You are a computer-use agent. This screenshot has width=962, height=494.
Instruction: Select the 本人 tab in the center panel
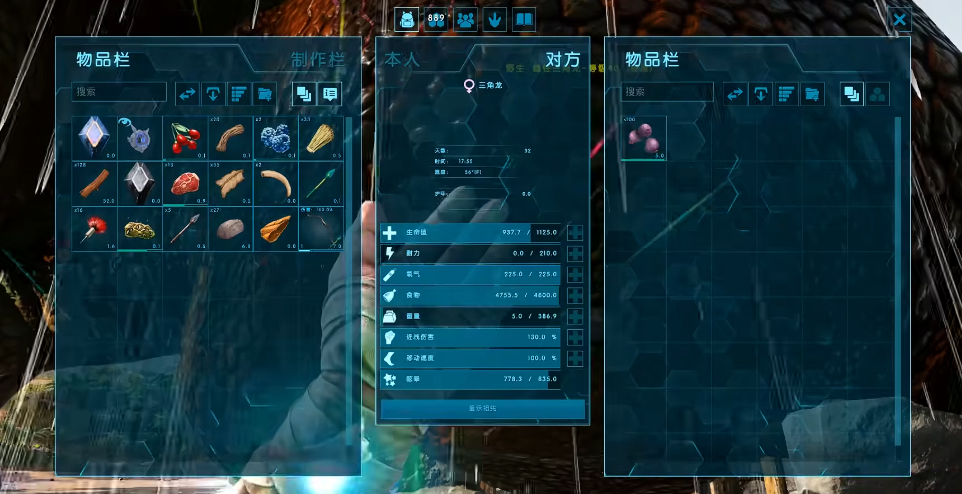(403, 60)
